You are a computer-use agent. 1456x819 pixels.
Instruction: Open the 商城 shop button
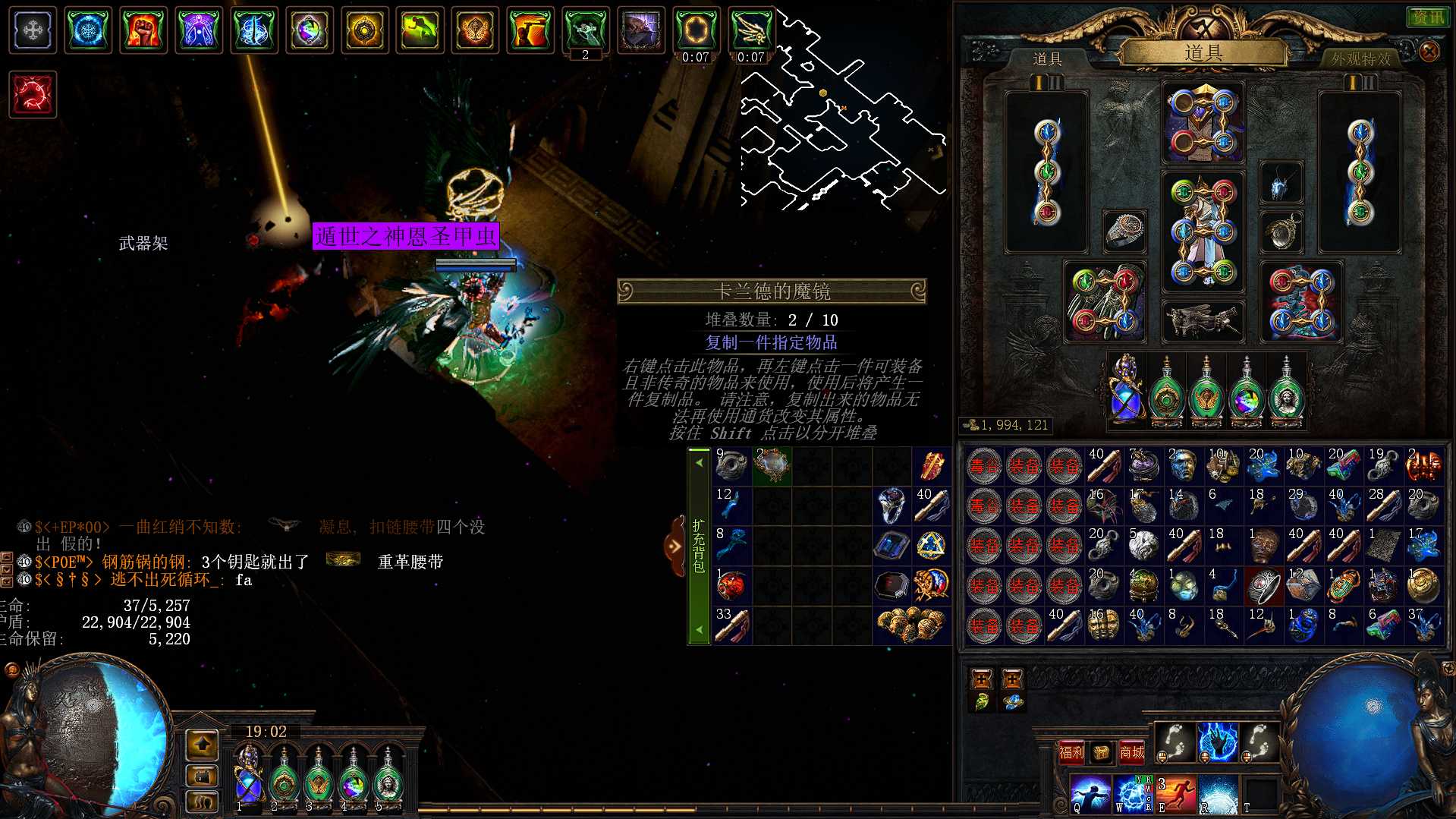coord(1131,752)
